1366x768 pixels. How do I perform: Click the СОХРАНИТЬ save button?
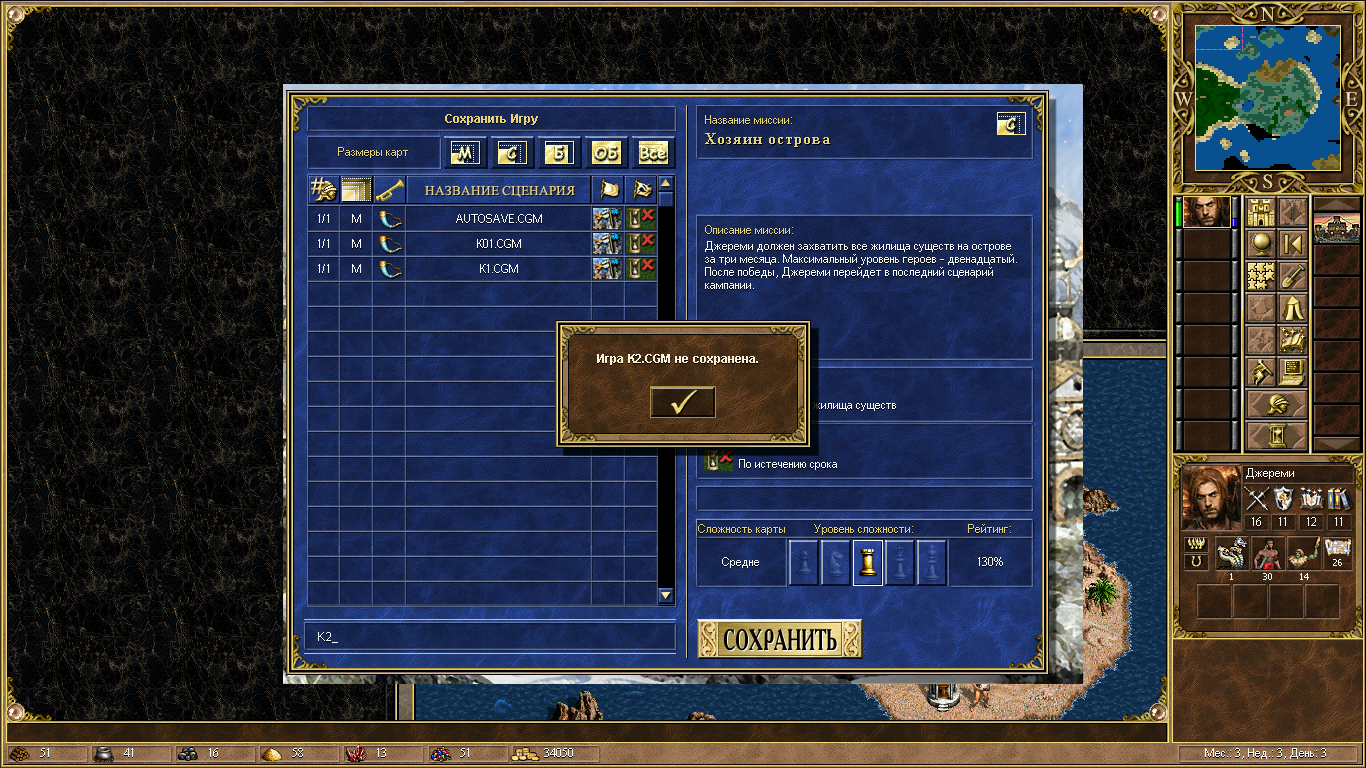click(x=779, y=639)
